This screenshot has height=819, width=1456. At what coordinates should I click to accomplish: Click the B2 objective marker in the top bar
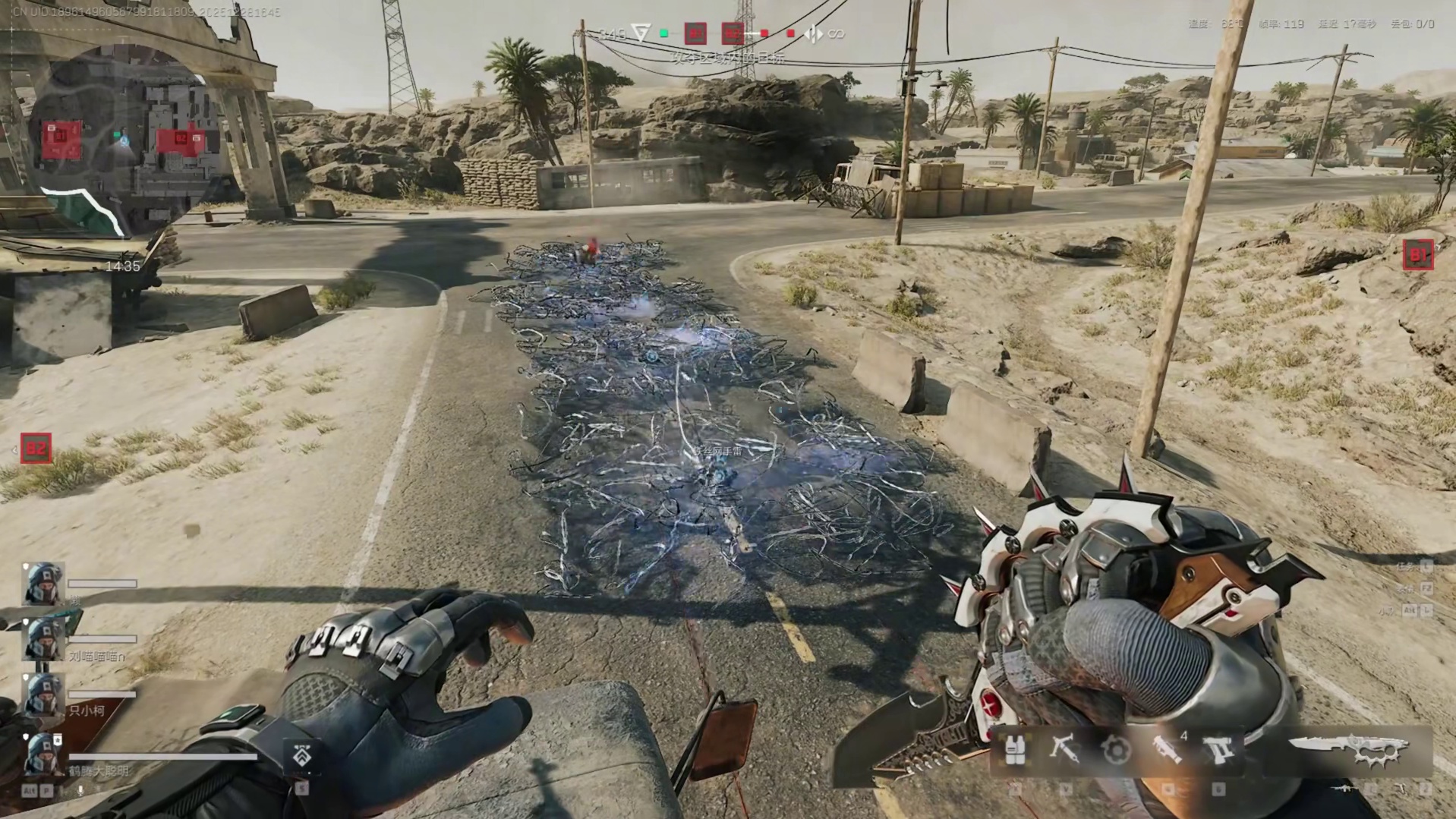(x=733, y=33)
